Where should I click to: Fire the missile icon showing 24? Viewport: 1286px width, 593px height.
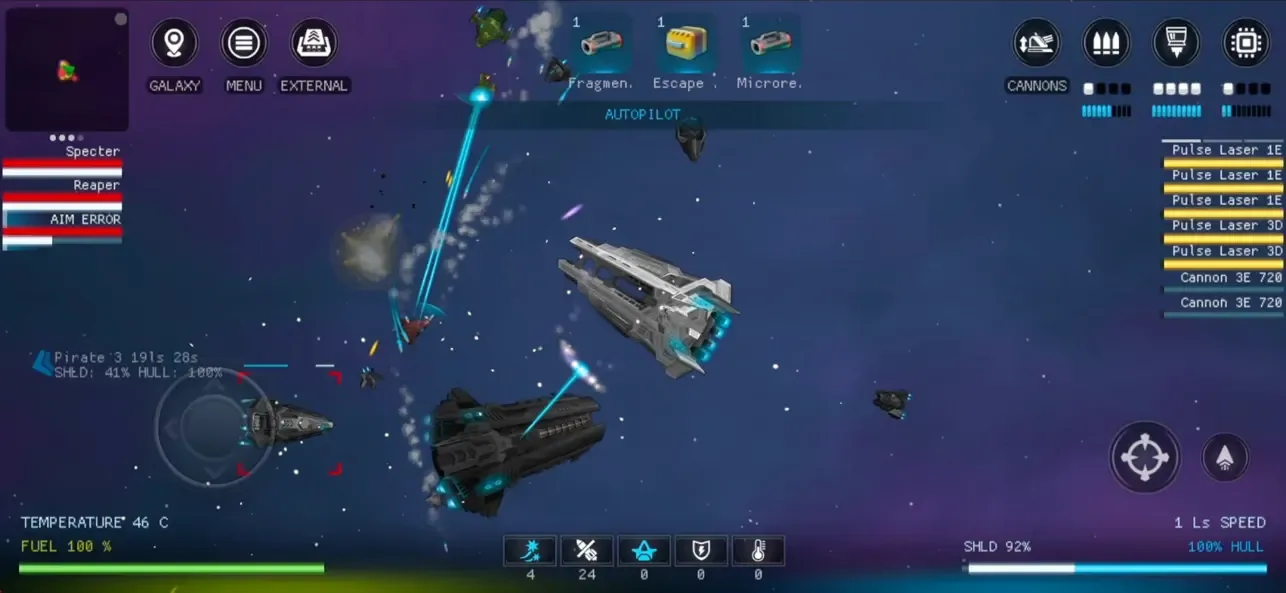[587, 551]
